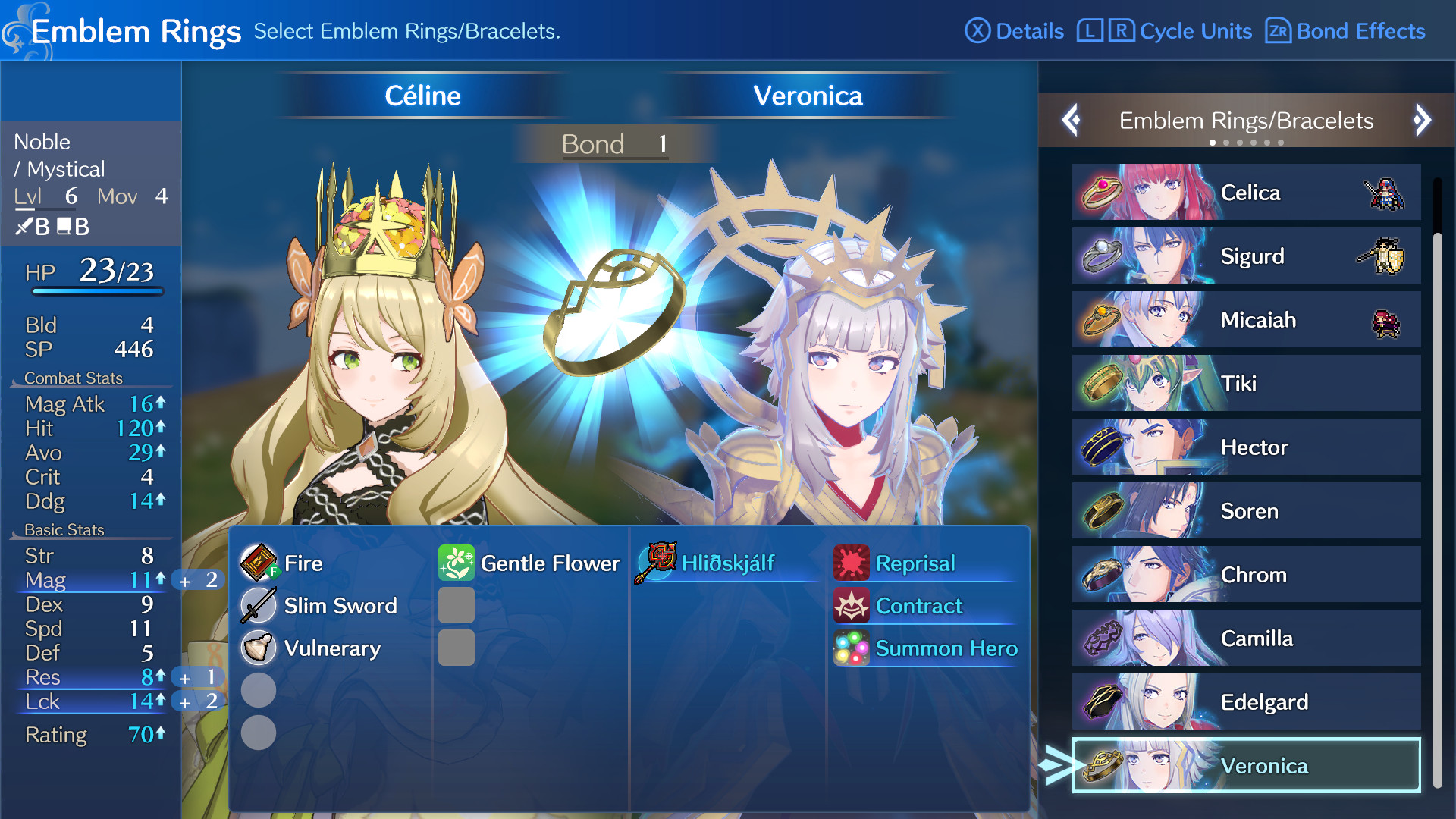Image resolution: width=1456 pixels, height=819 pixels.
Task: Select the highlighted Veronica ring entry
Action: [x=1247, y=766]
